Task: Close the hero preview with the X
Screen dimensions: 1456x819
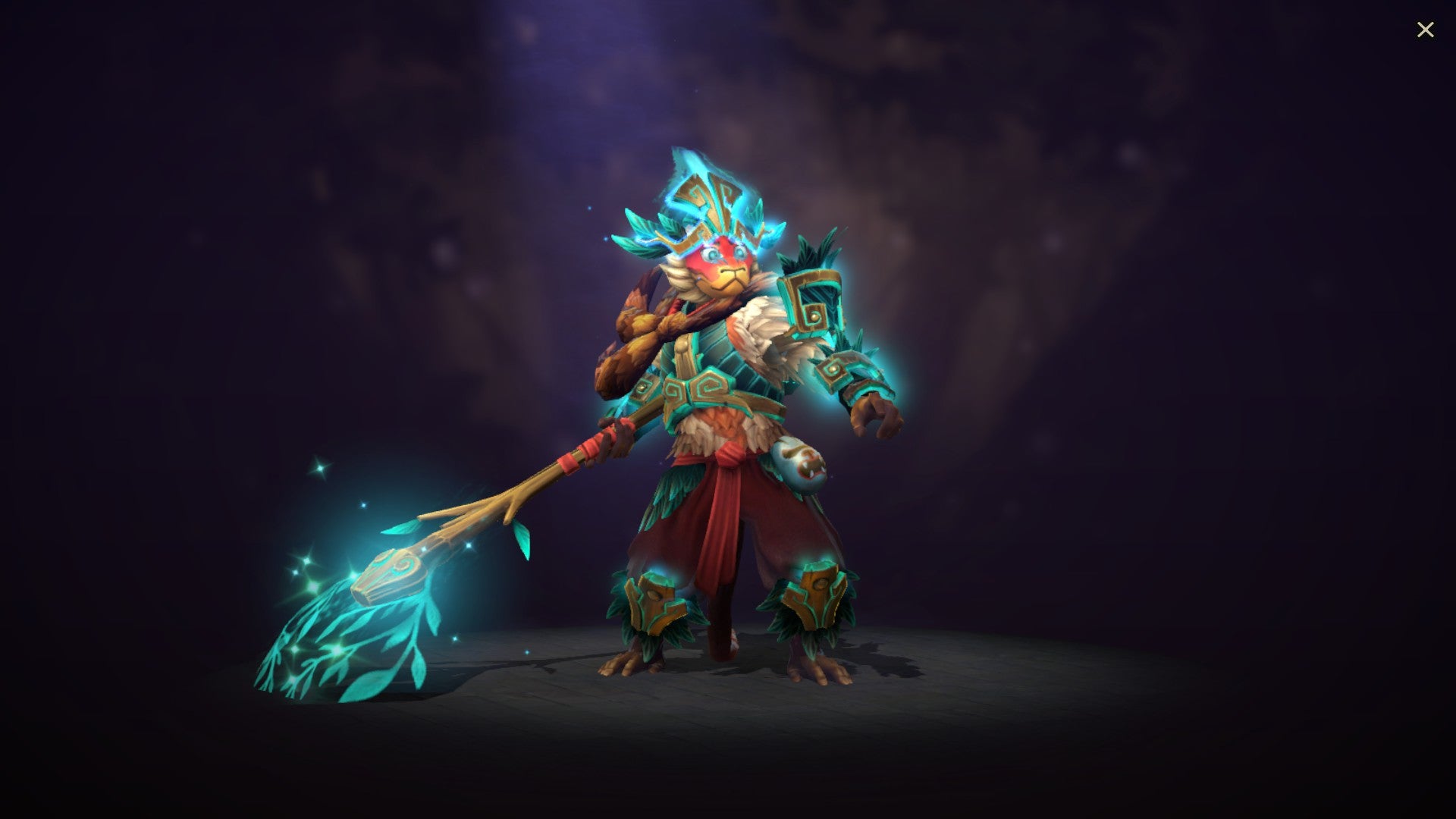Action: [1426, 30]
